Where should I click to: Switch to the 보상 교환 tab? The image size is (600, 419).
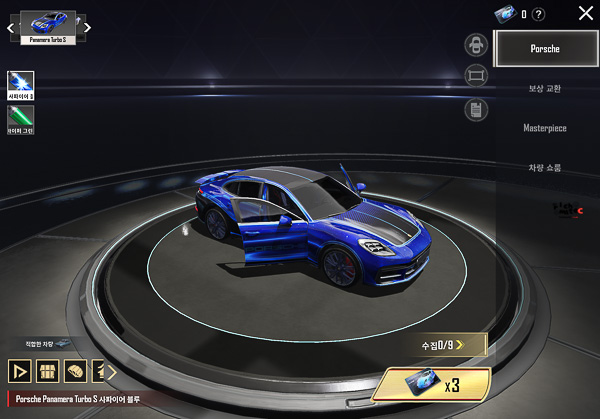point(545,88)
